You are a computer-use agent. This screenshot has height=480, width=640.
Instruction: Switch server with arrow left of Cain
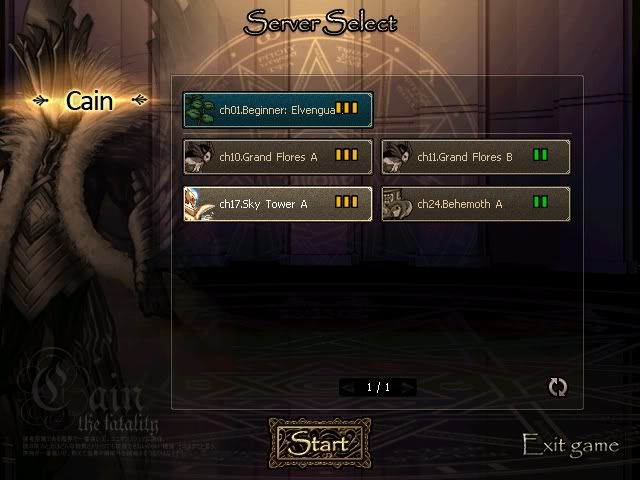41,100
